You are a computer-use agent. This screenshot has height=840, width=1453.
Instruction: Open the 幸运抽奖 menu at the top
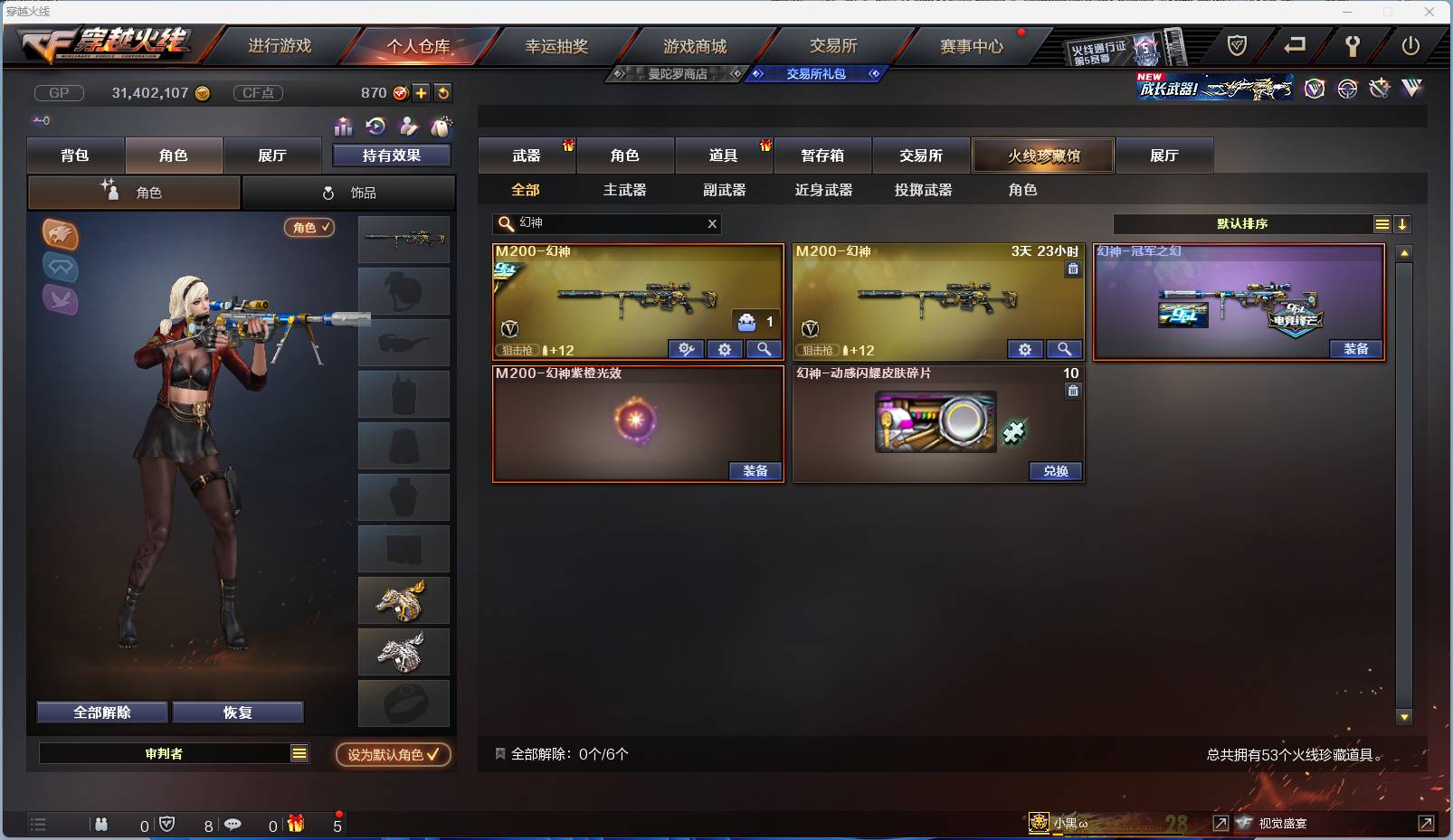click(556, 44)
